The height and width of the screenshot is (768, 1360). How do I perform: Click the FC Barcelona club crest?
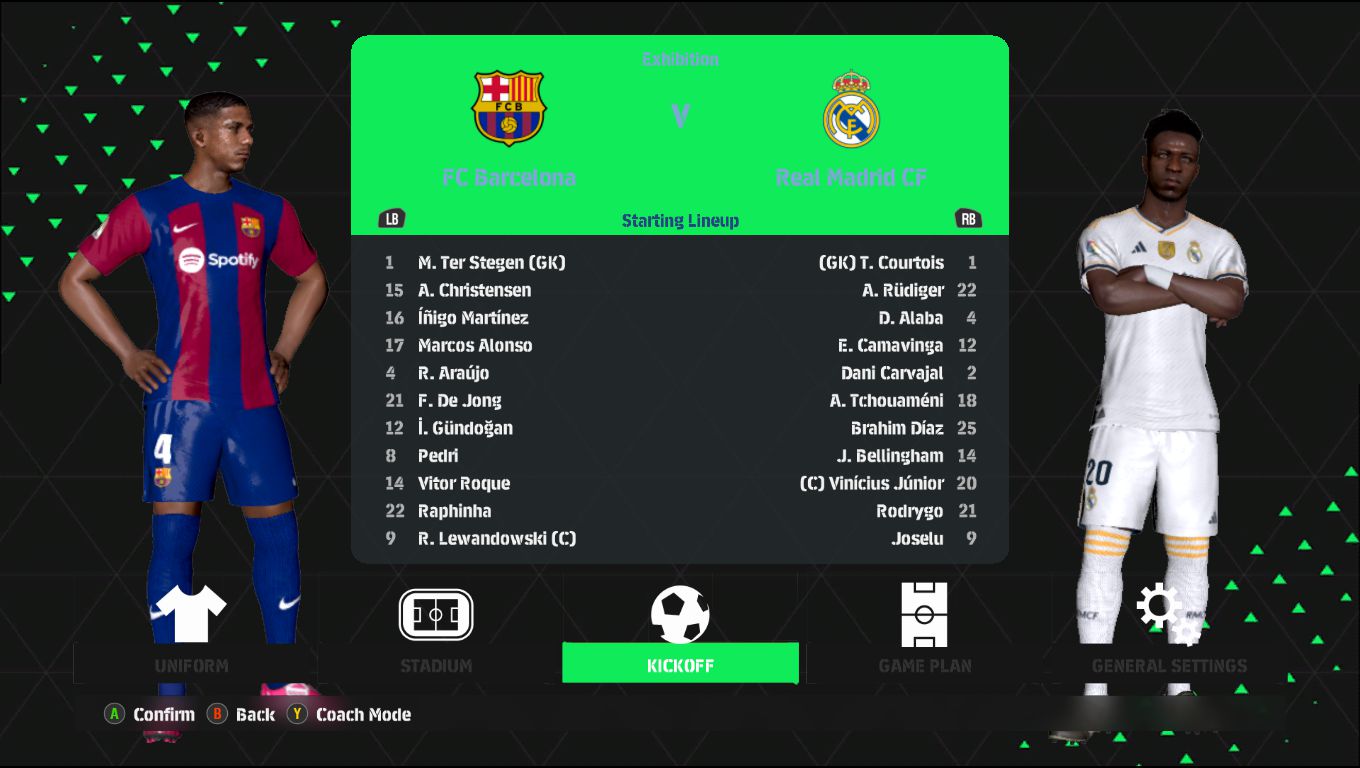508,108
